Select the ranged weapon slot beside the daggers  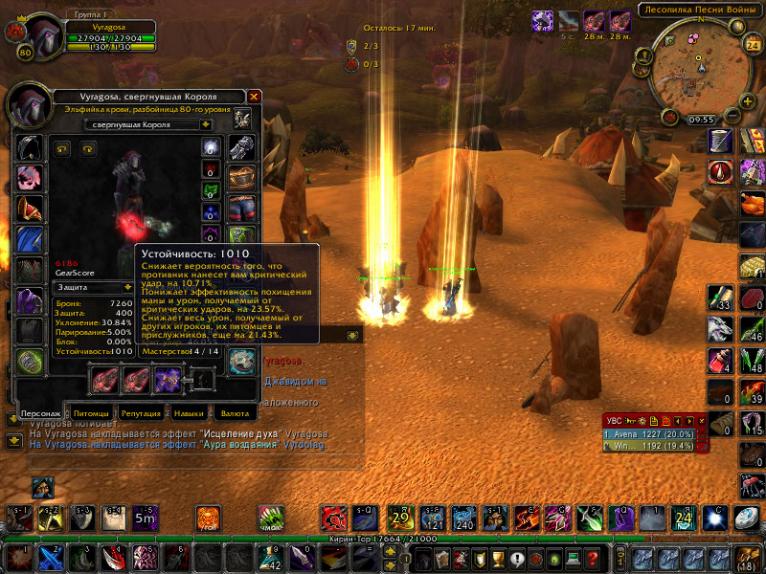tap(166, 380)
